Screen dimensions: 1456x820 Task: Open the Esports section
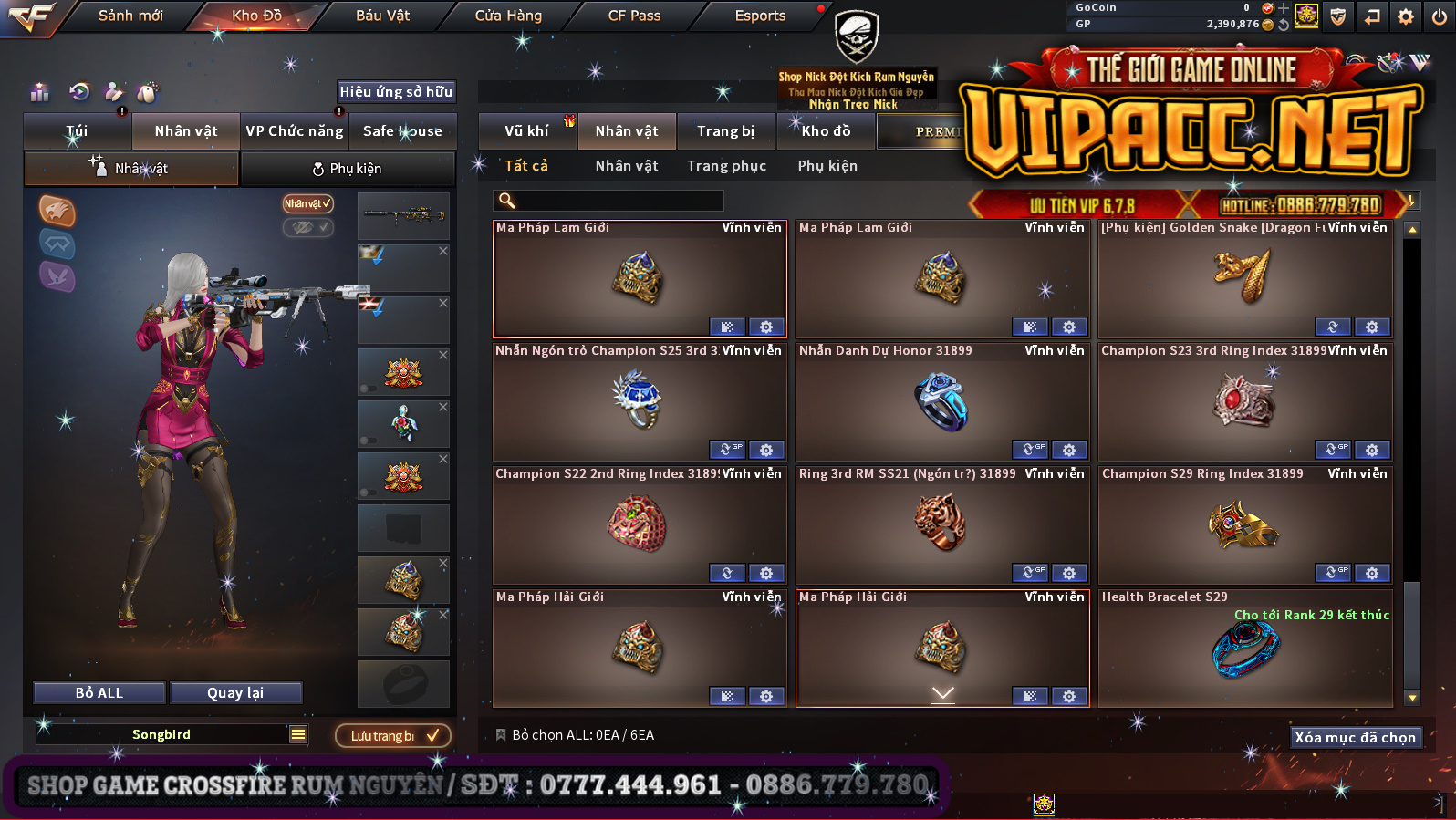760,16
